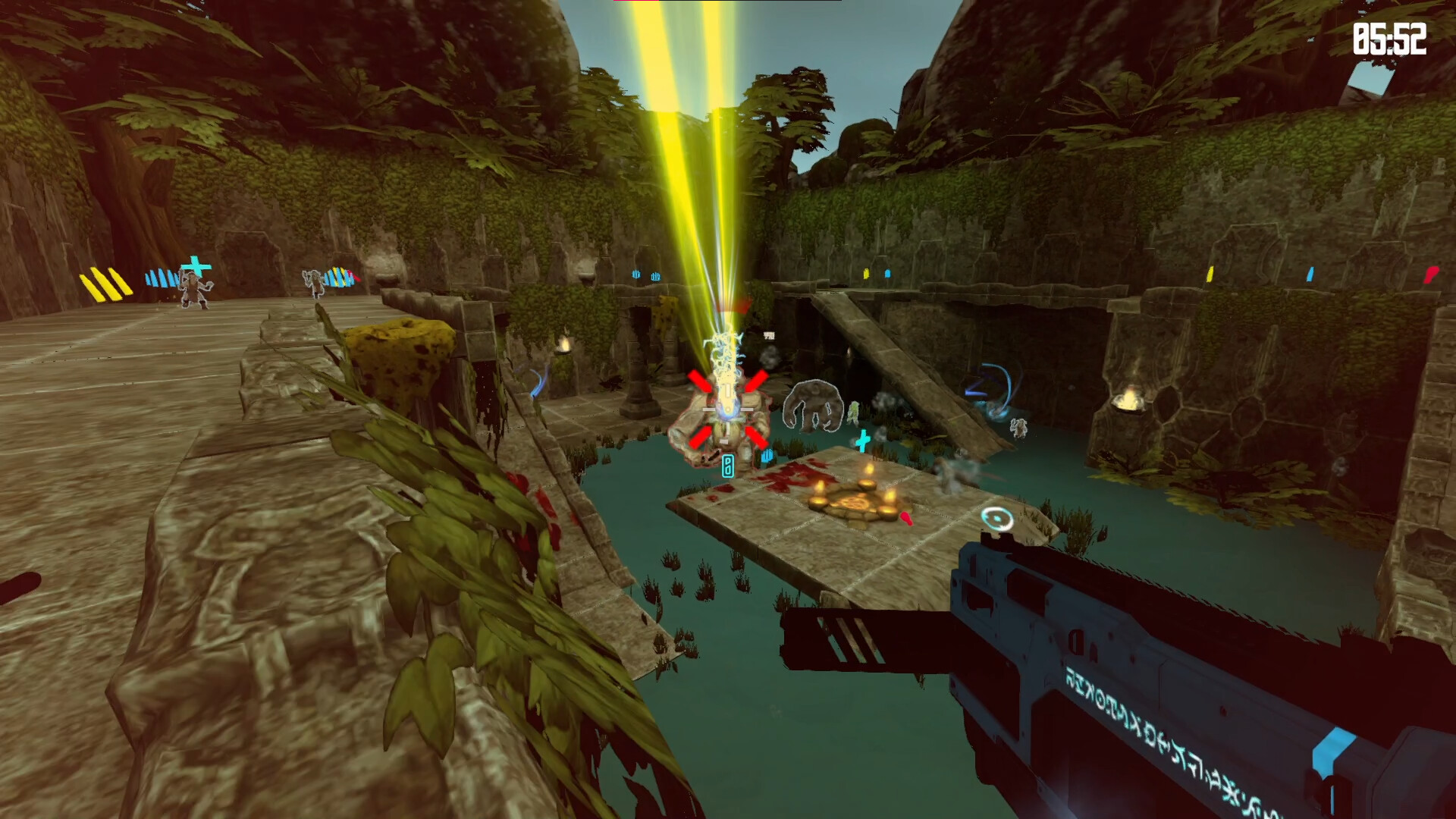Click the golden candle circle on the stone platform
Viewport: 1456px width, 819px height.
point(855,502)
